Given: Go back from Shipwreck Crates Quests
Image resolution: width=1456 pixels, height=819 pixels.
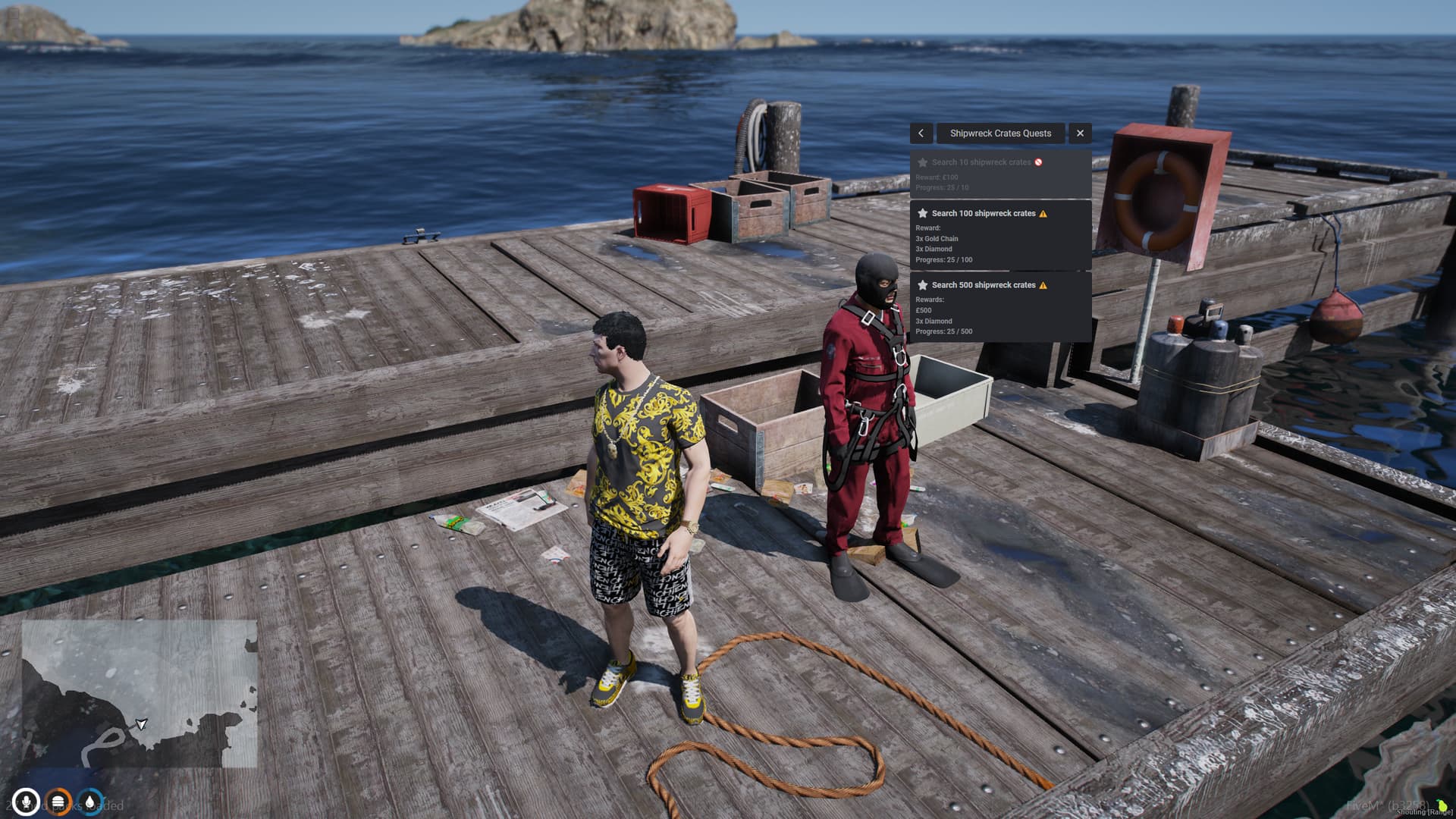Looking at the screenshot, I should pos(921,133).
